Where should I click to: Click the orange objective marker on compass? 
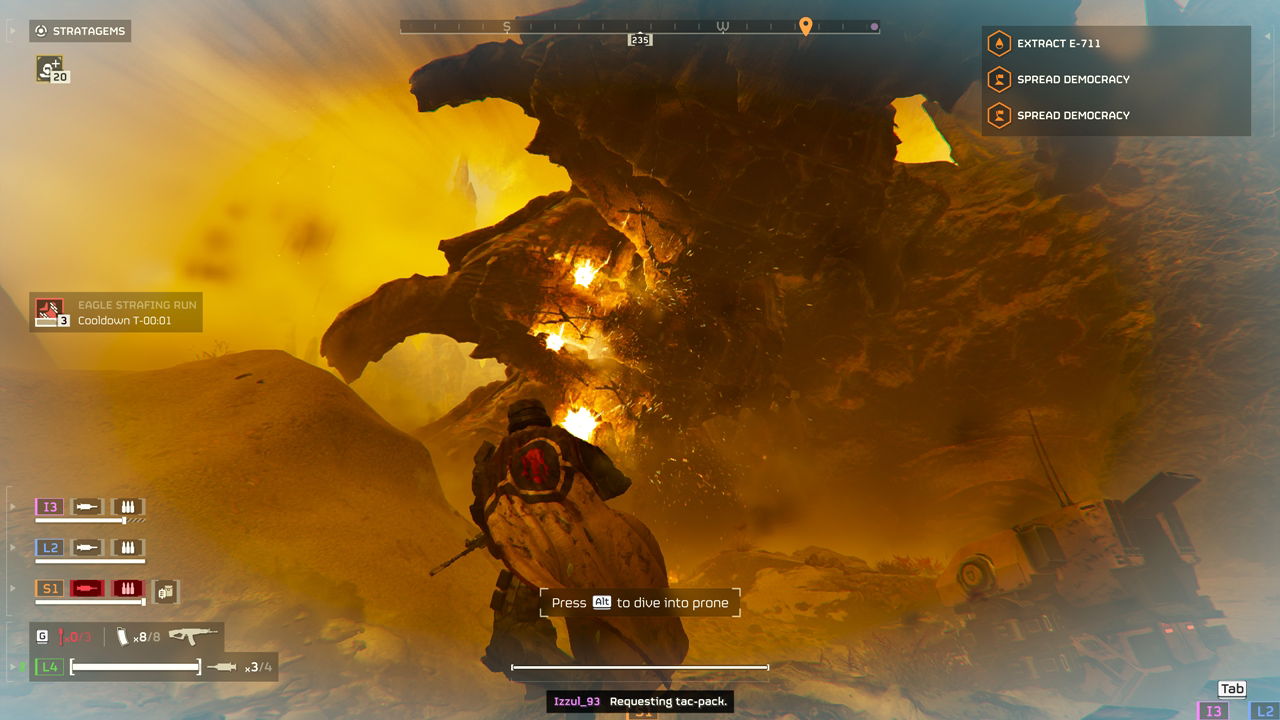(805, 26)
